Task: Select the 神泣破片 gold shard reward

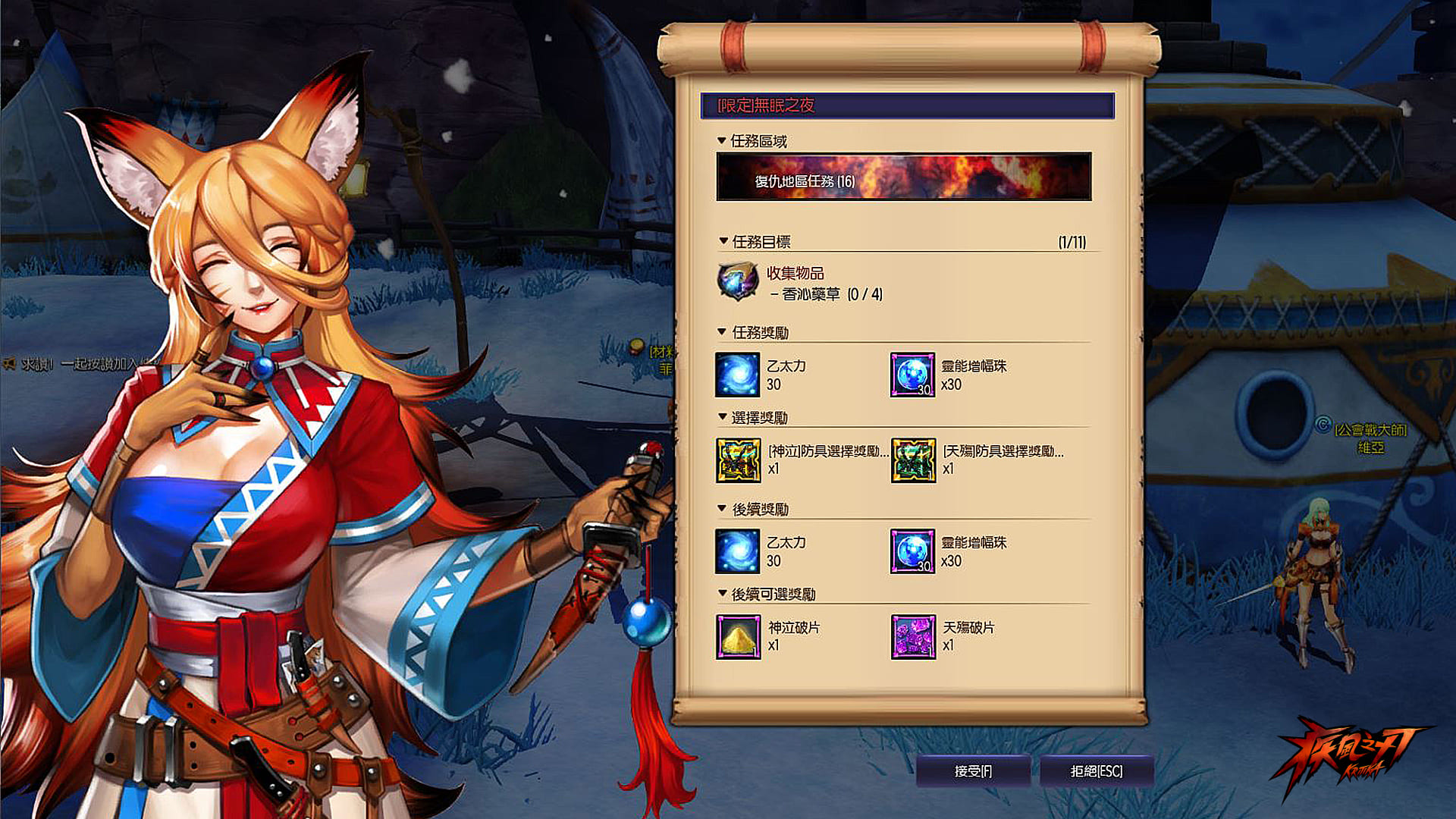Action: coord(738,637)
